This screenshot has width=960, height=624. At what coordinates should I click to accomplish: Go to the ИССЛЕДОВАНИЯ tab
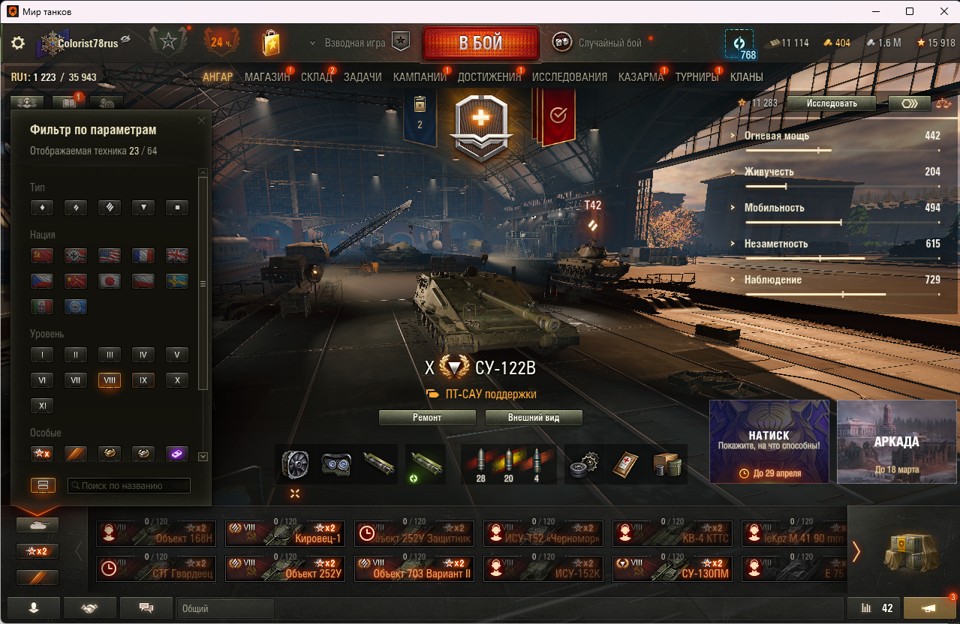[x=569, y=77]
